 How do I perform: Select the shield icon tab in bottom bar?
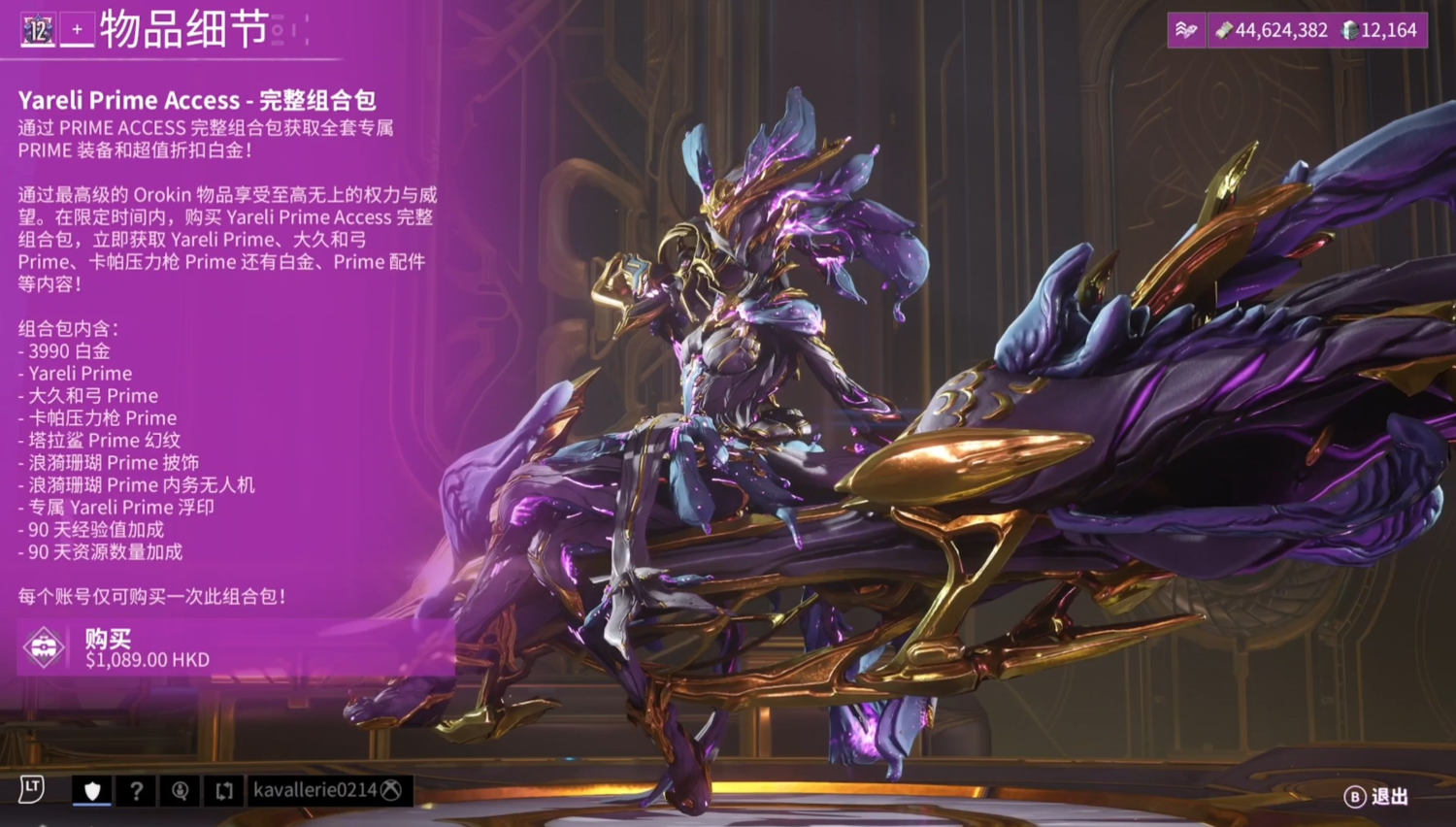pos(92,790)
